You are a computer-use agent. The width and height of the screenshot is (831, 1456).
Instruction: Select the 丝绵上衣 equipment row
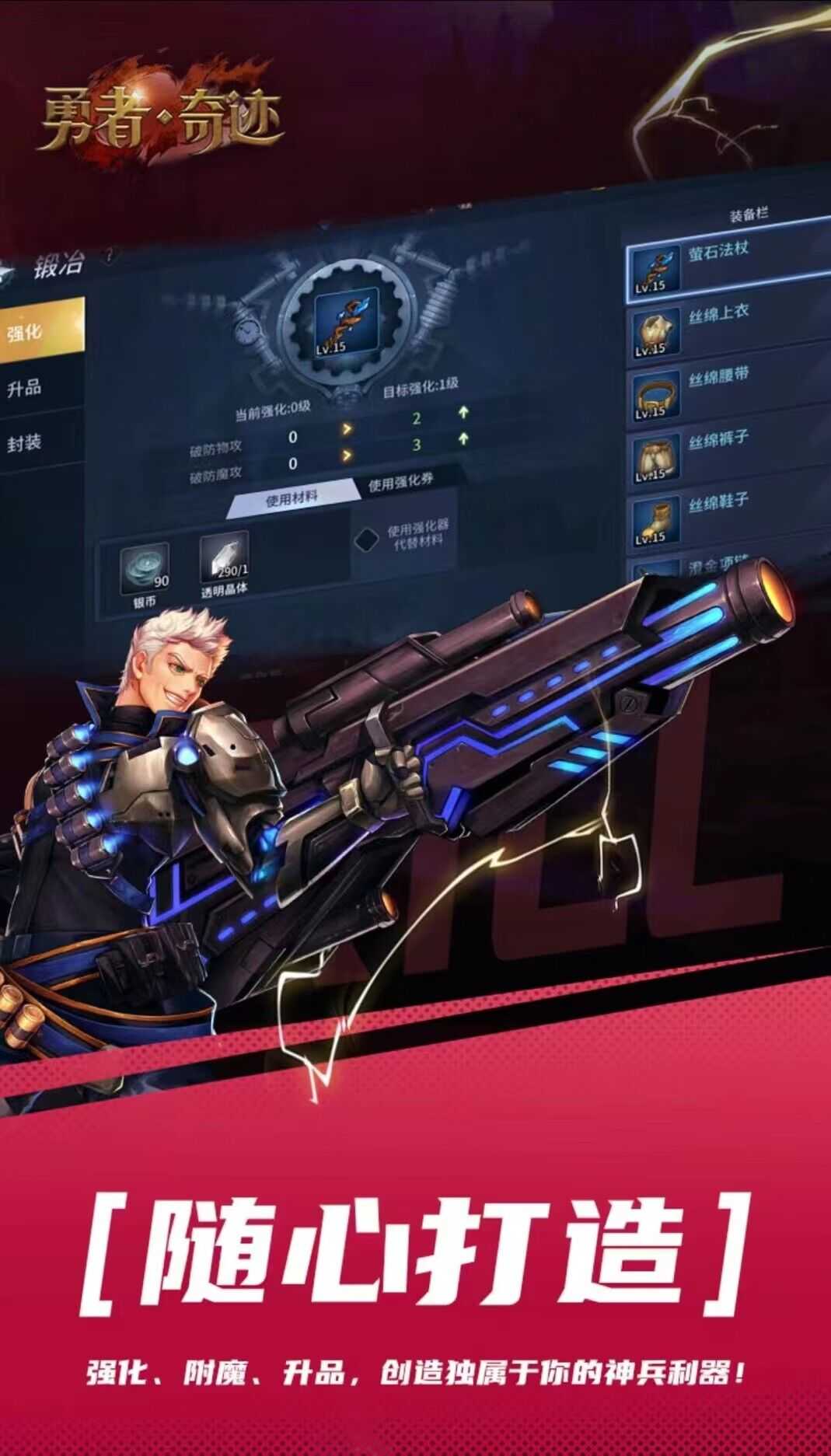tap(727, 327)
